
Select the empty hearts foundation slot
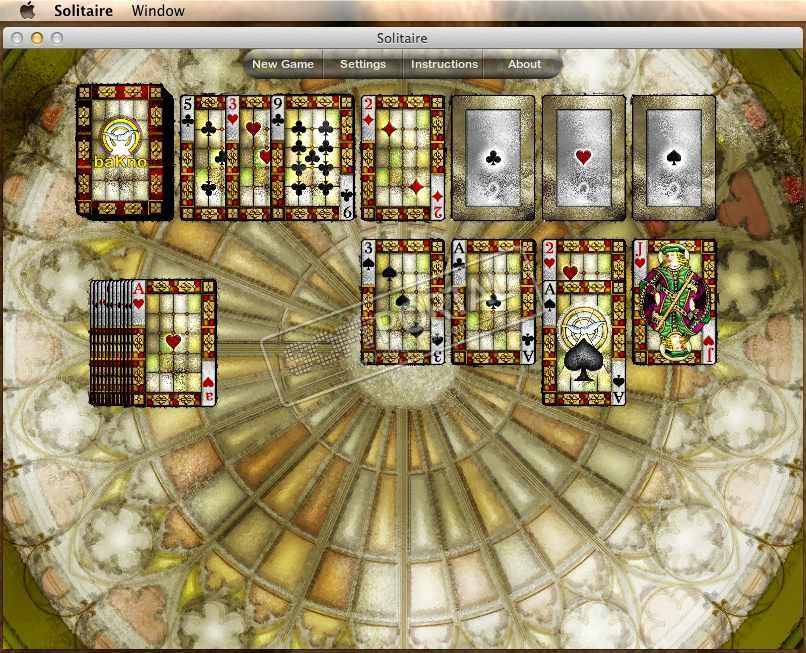tap(584, 157)
